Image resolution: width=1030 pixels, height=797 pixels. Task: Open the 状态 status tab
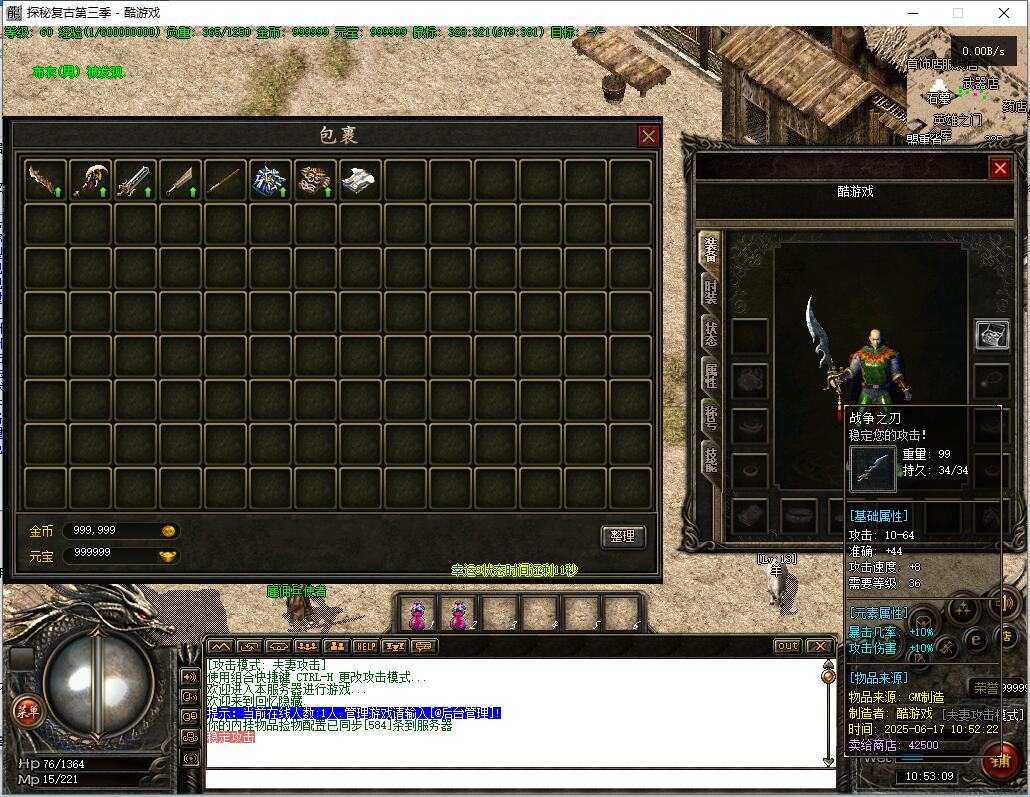pos(710,333)
